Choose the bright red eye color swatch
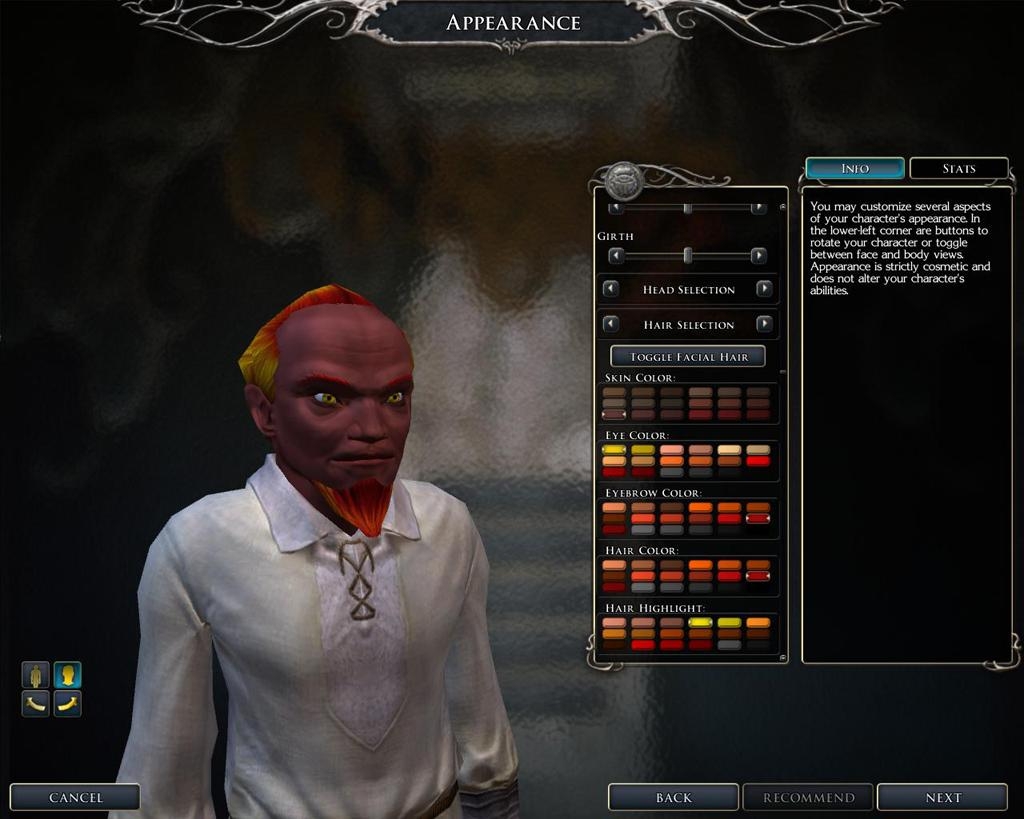This screenshot has height=819, width=1024. pyautogui.click(x=758, y=461)
